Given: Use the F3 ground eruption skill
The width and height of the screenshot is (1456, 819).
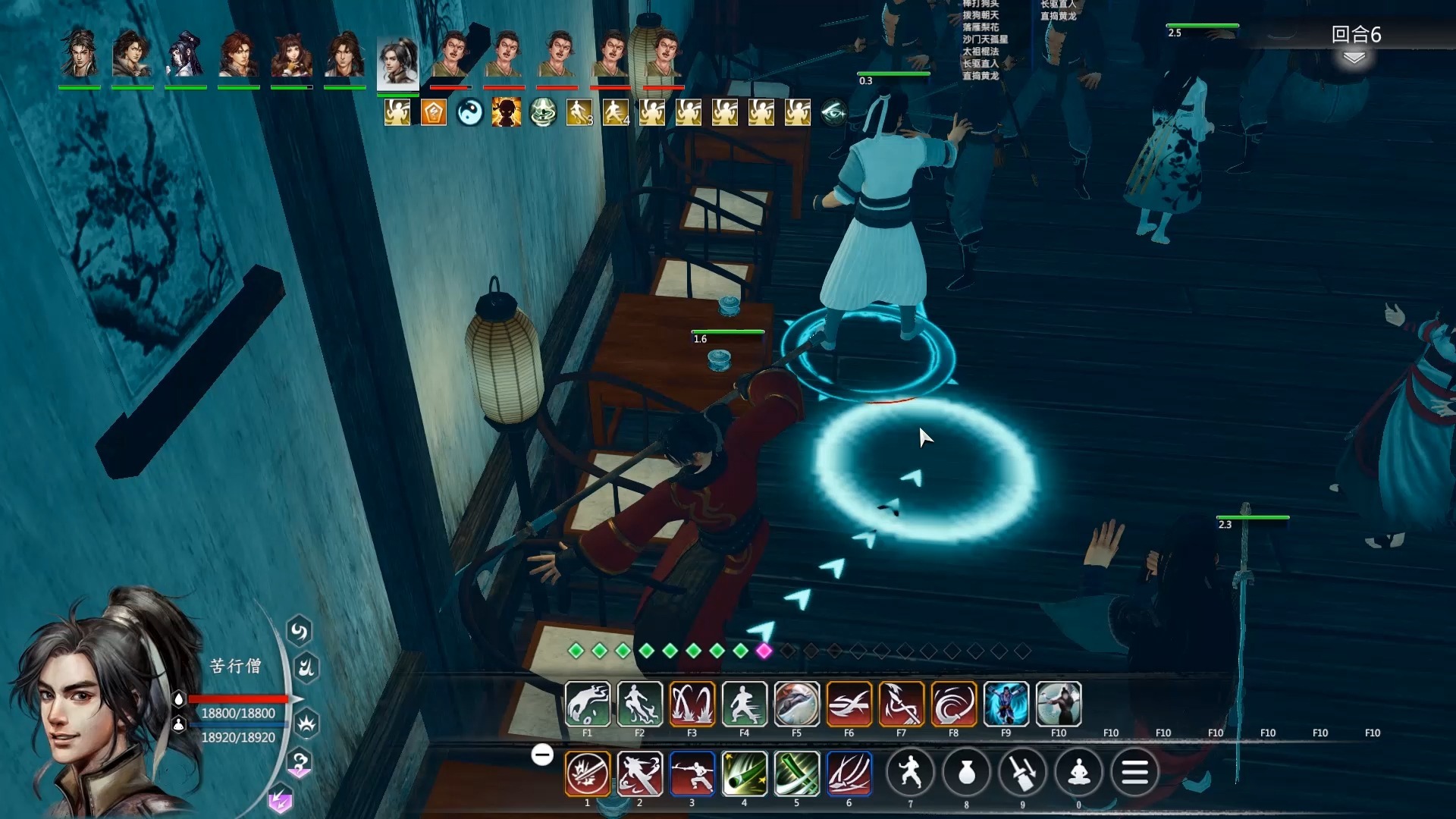Looking at the screenshot, I should [x=692, y=704].
